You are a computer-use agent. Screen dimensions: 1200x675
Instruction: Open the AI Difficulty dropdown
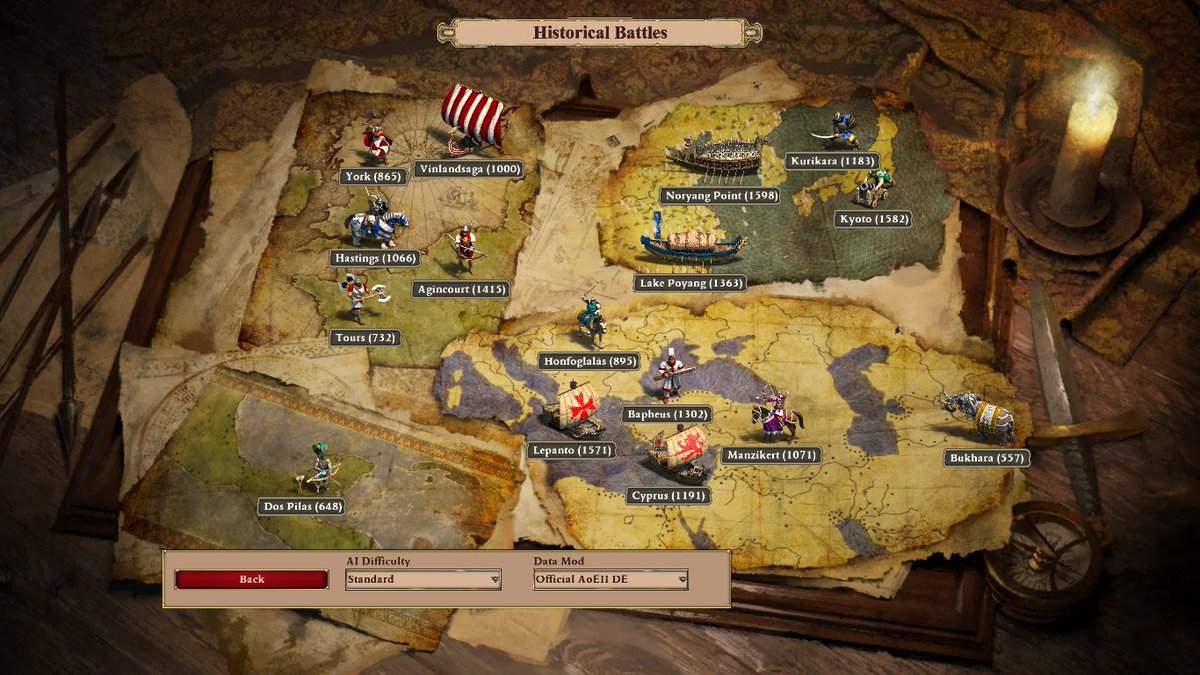423,579
